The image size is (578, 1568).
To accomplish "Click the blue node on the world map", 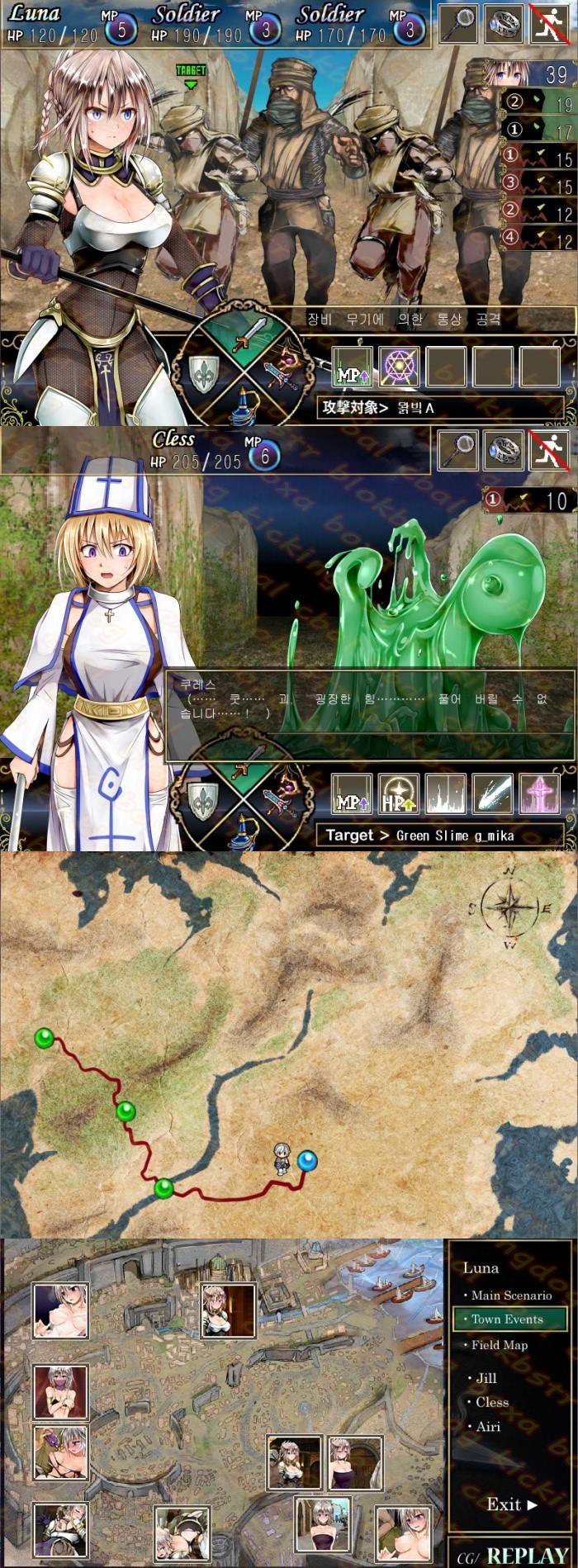I will click(307, 1161).
